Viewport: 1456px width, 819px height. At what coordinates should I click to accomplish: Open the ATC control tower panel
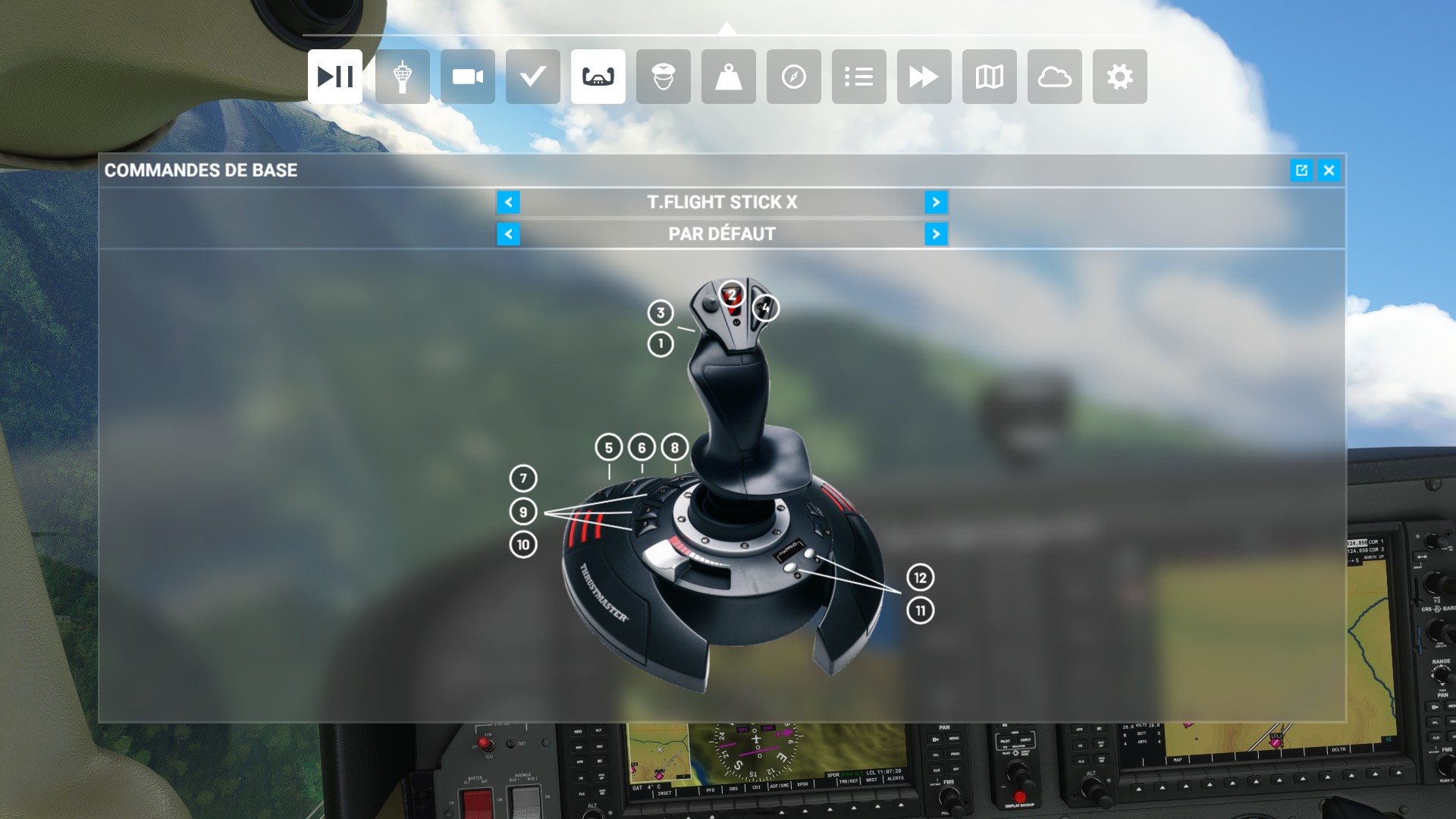click(402, 77)
